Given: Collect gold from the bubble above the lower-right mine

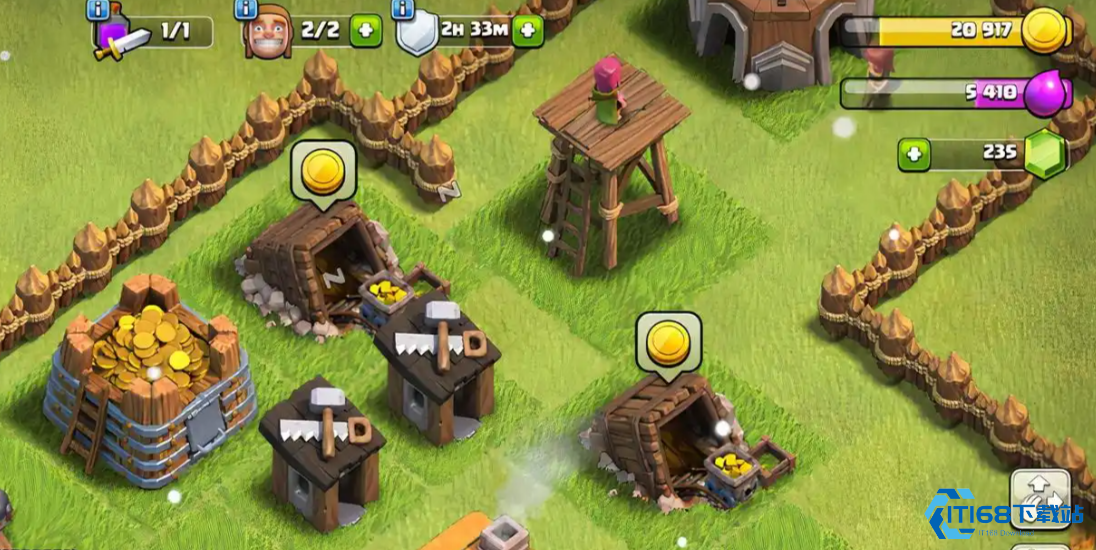Looking at the screenshot, I should 668,342.
